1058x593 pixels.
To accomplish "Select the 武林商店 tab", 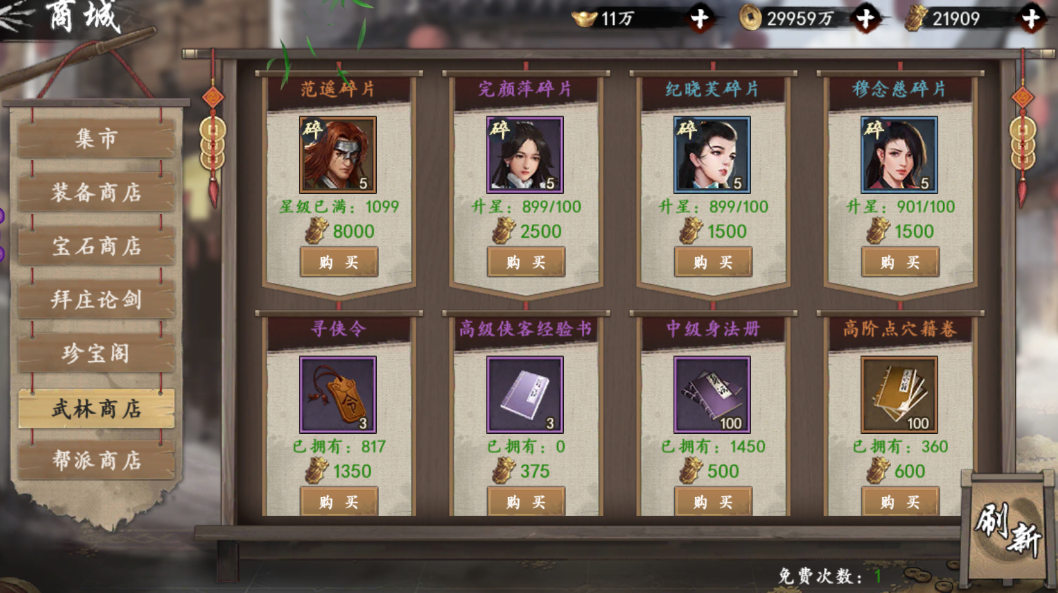I will 96,408.
